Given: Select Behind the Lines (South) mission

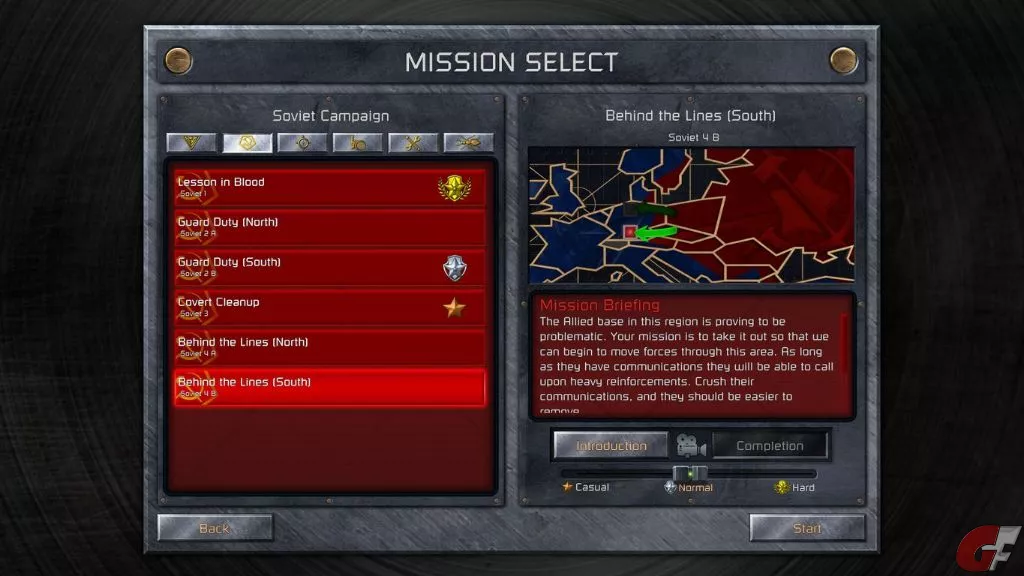Looking at the screenshot, I should click(330, 387).
